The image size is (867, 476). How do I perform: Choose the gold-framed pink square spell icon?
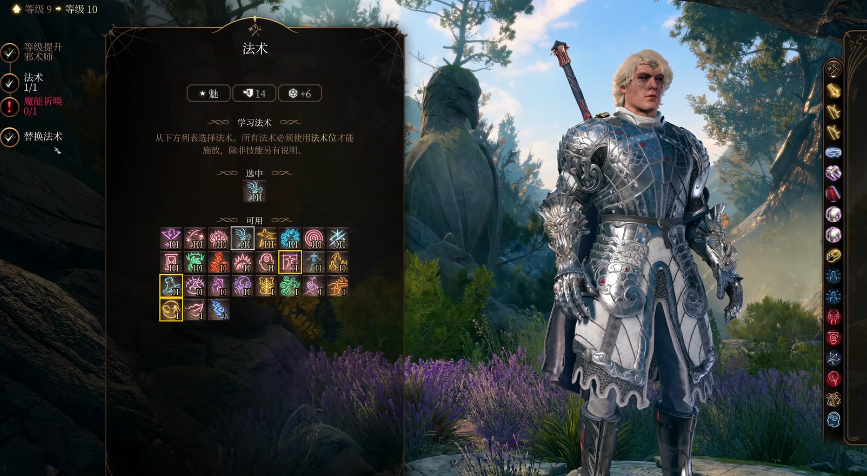[290, 262]
